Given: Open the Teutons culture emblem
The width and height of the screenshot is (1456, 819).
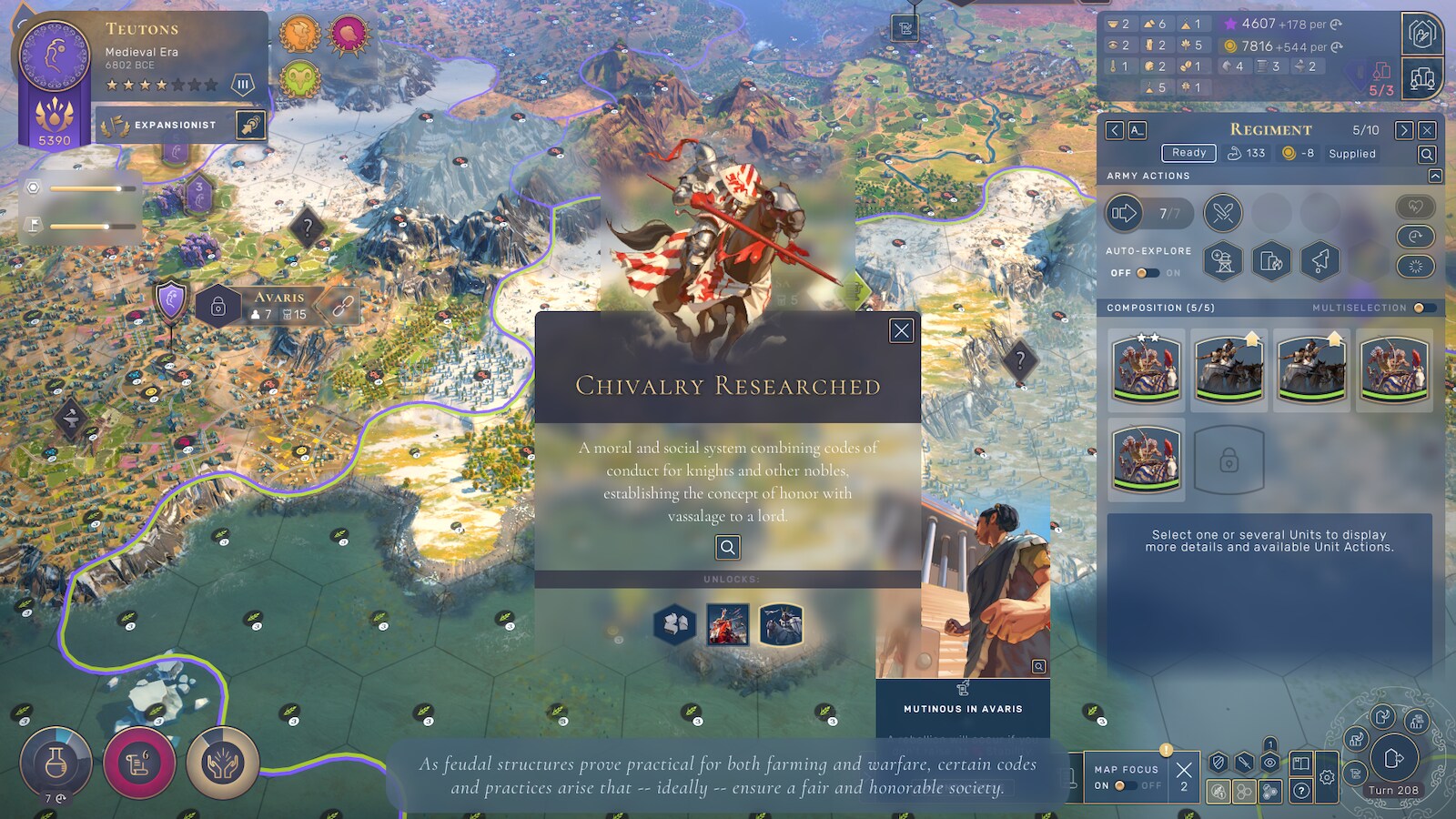Looking at the screenshot, I should (x=55, y=56).
